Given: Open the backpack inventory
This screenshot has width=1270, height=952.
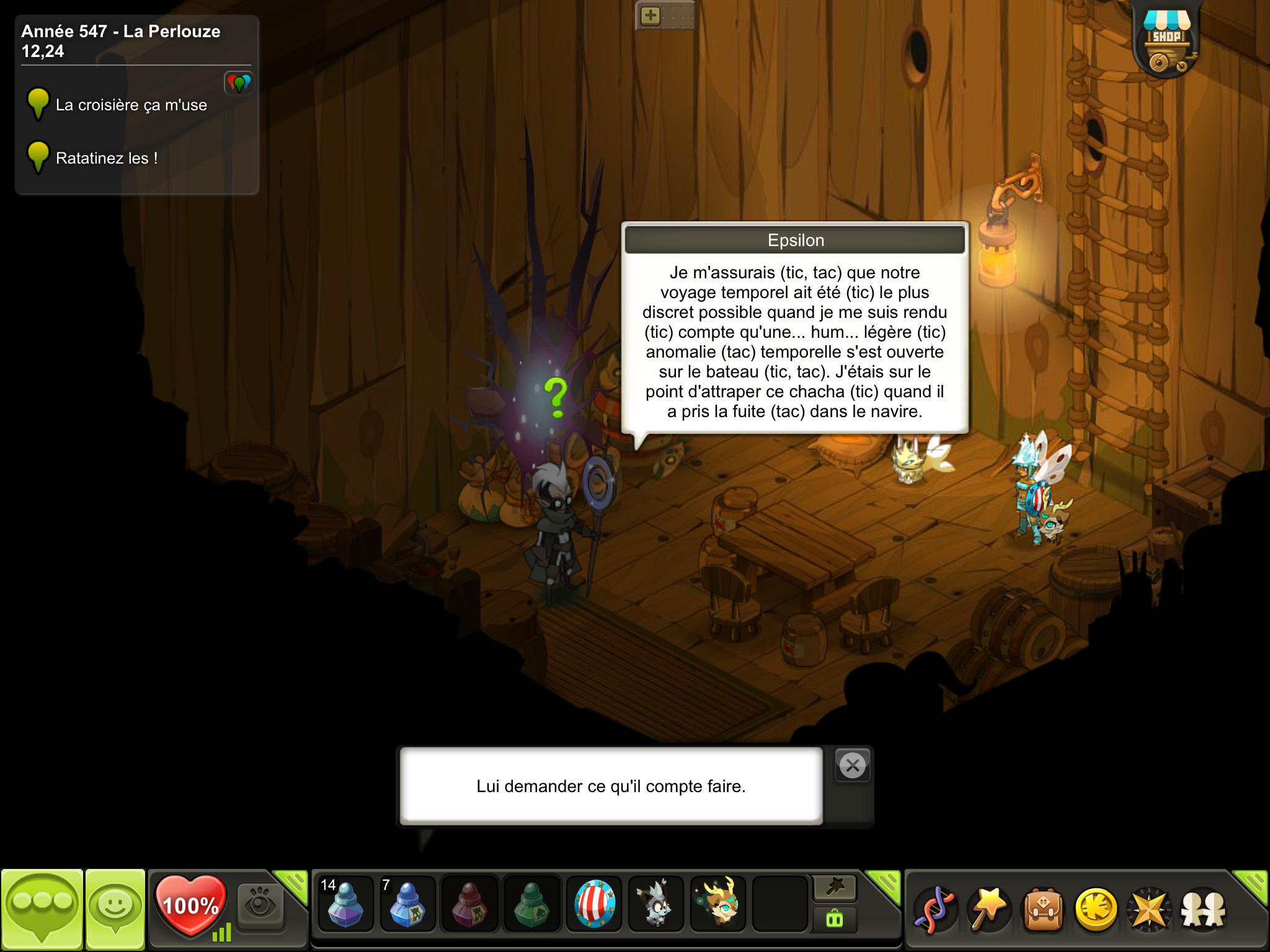Looking at the screenshot, I should coord(1043,909).
